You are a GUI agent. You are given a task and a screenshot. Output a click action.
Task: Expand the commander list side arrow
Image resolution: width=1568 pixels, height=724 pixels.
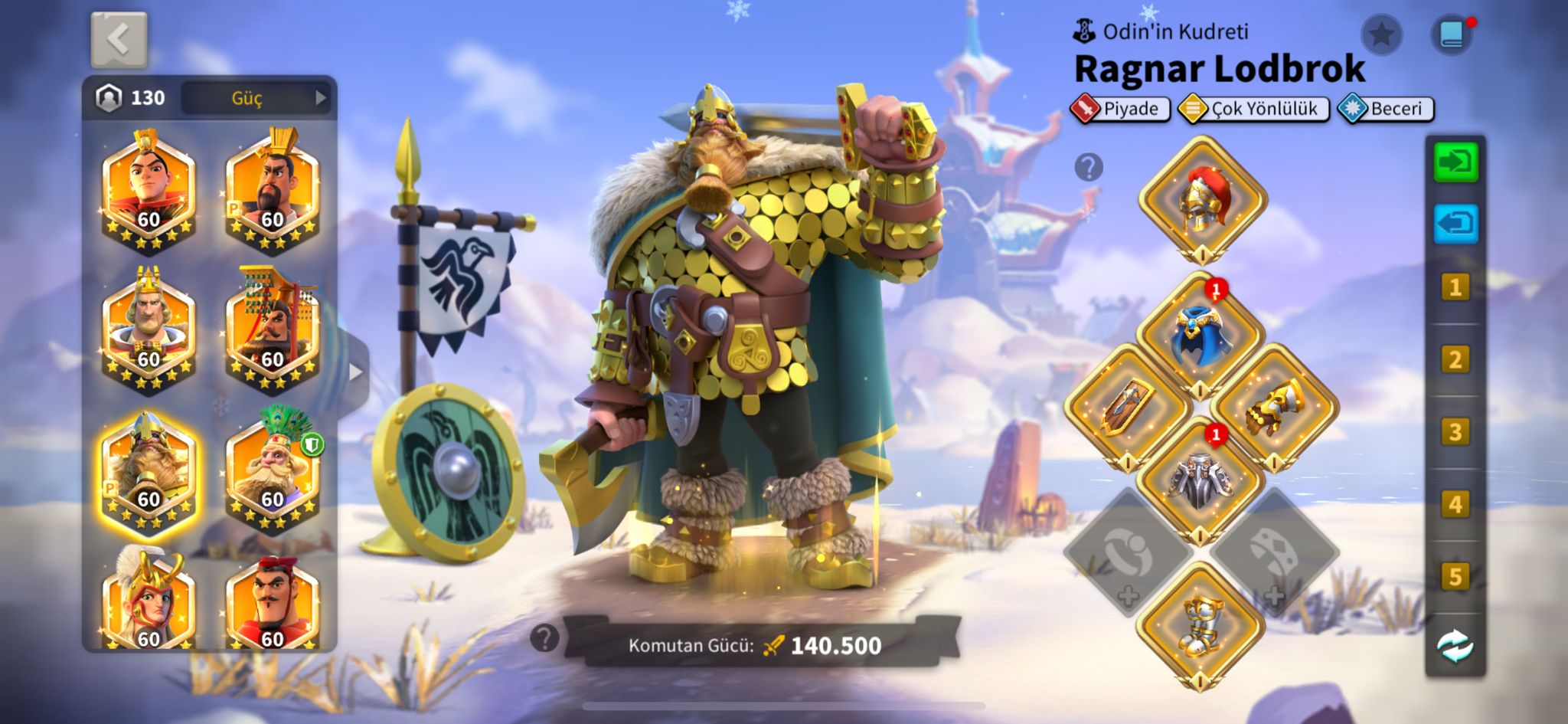(x=355, y=372)
